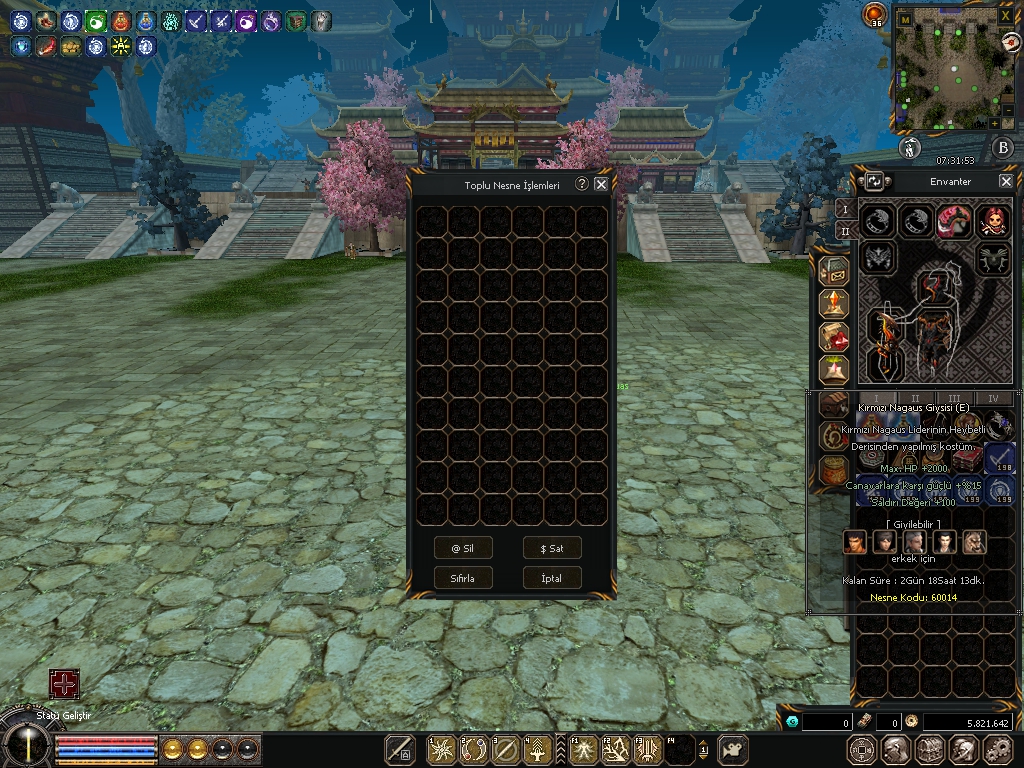This screenshot has height=768, width=1024.
Task: Close the Envanter panel
Action: (1006, 181)
